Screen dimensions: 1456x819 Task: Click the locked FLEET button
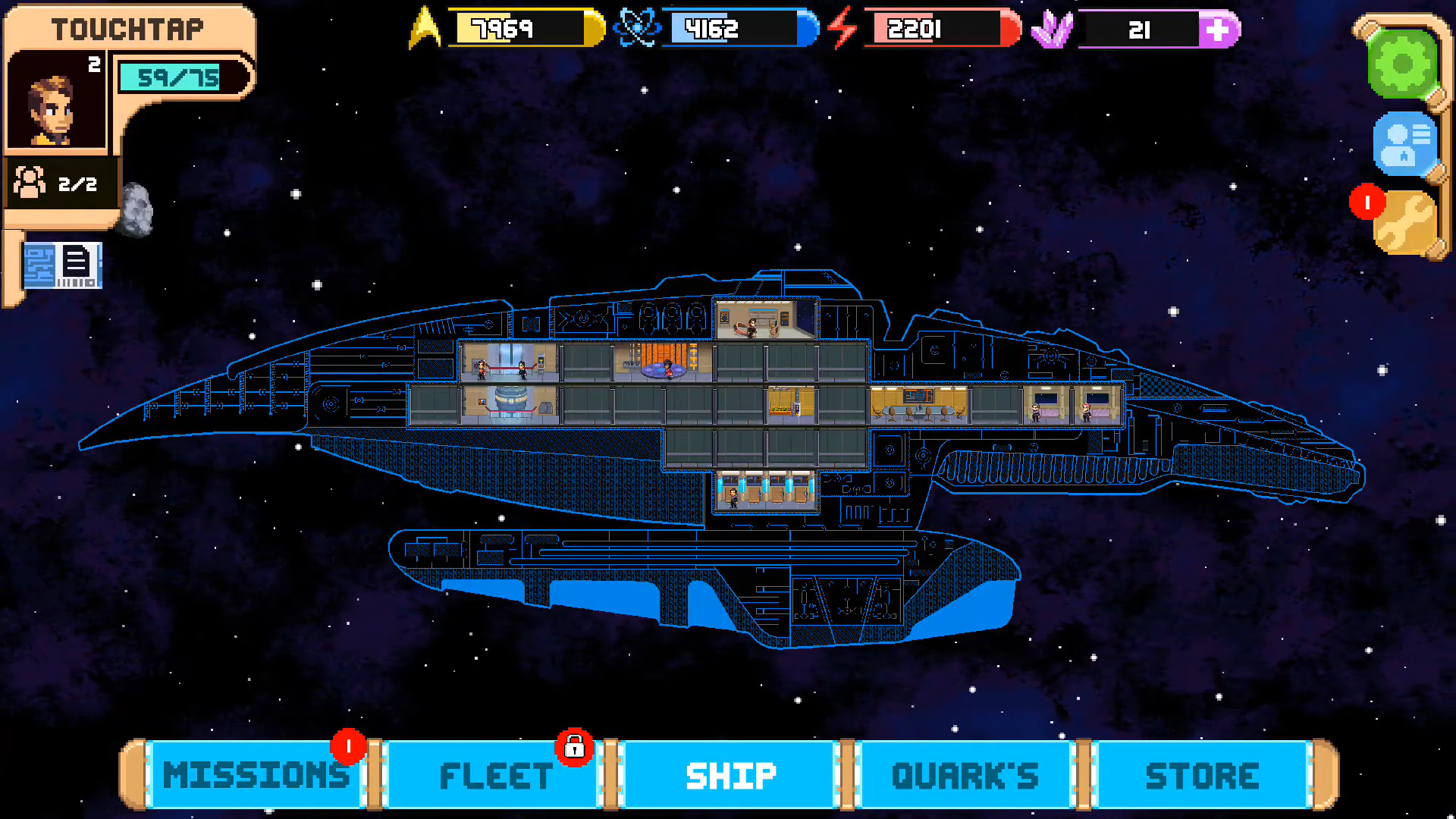point(493,775)
